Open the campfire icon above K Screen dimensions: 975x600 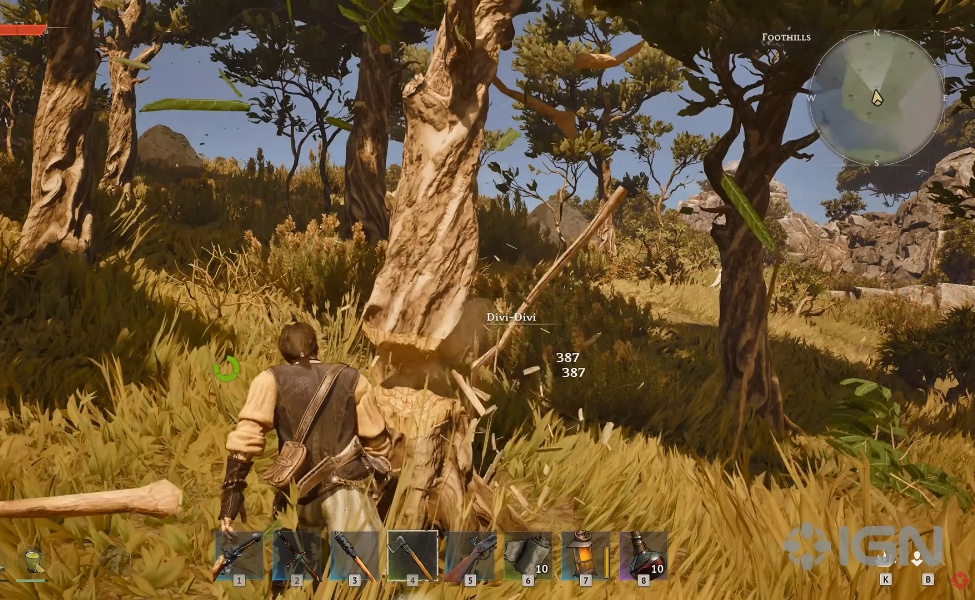coord(886,558)
